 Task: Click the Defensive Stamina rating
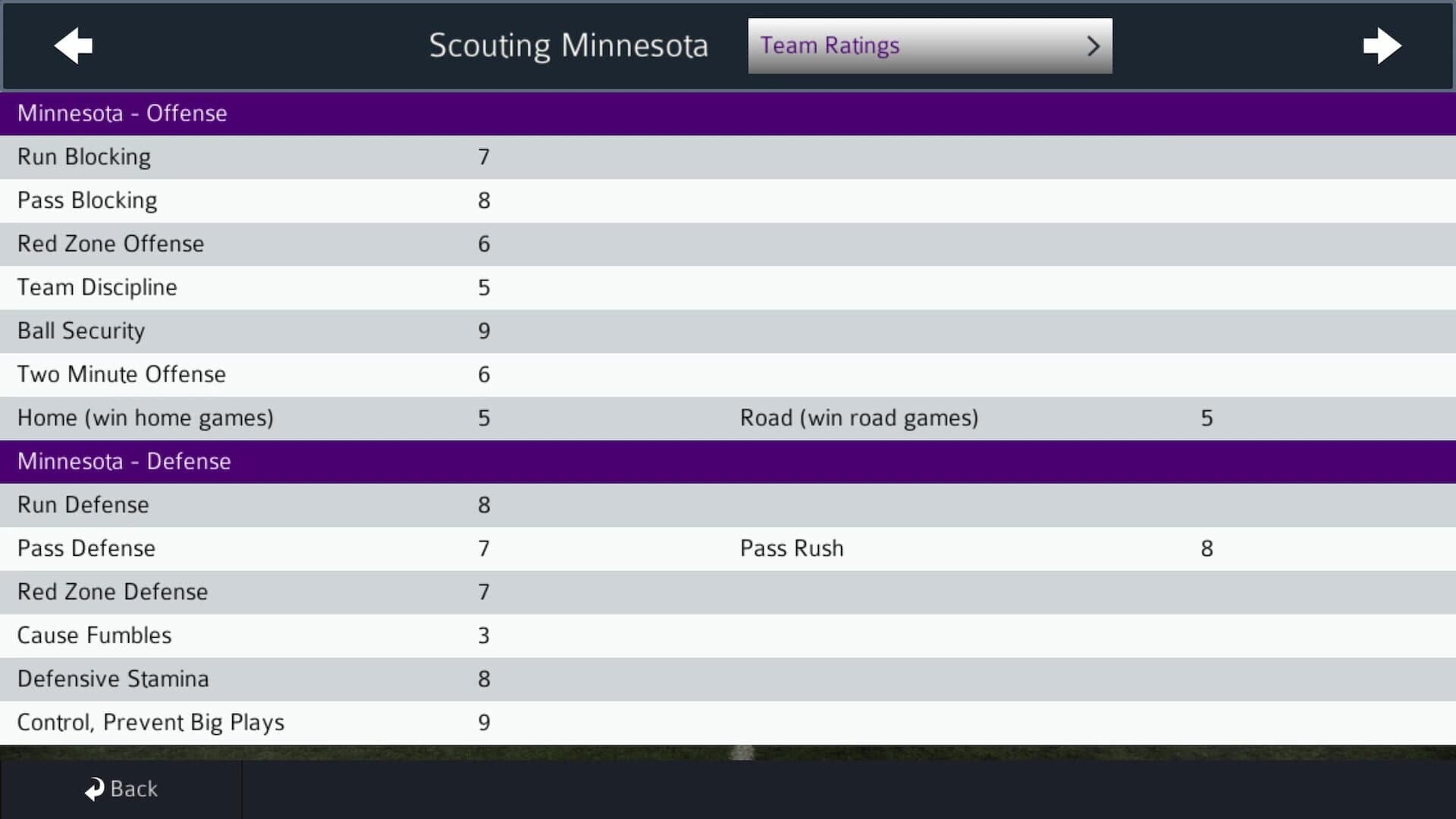click(485, 679)
